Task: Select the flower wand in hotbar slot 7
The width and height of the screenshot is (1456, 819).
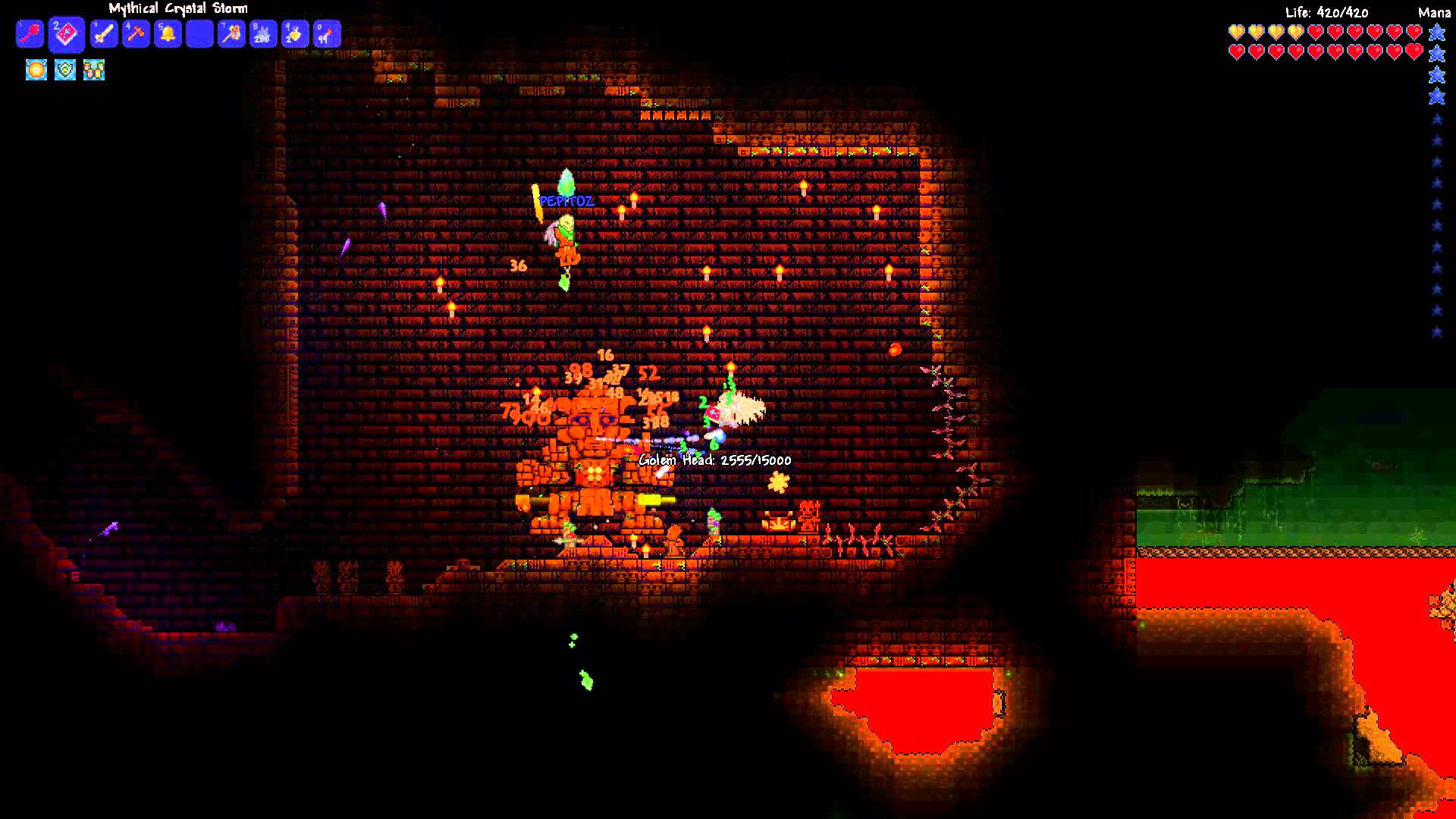Action: coord(231,33)
